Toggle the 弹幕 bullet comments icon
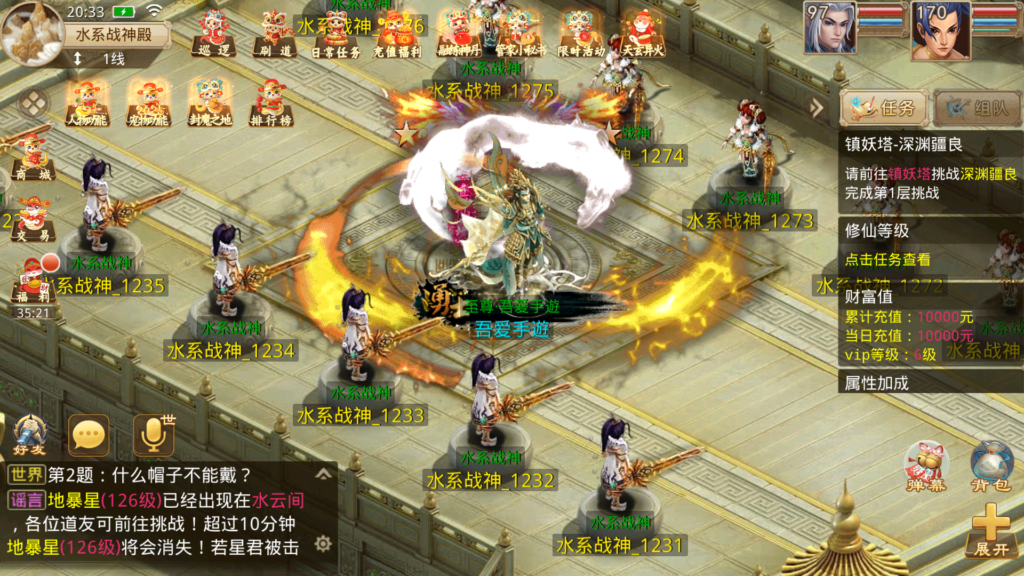The image size is (1024, 576). 926,466
